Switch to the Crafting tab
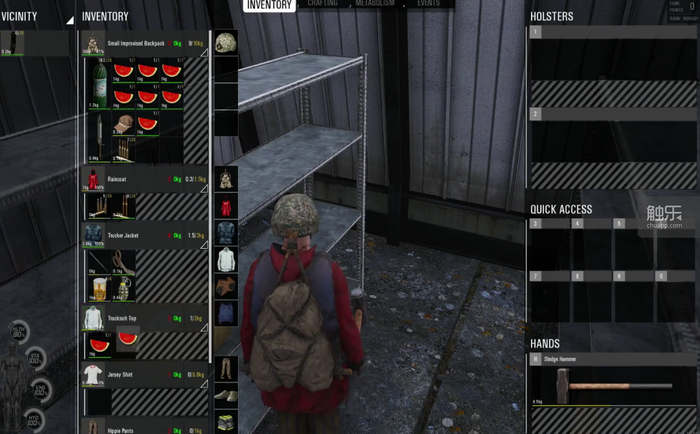The height and width of the screenshot is (434, 700). coord(322,5)
